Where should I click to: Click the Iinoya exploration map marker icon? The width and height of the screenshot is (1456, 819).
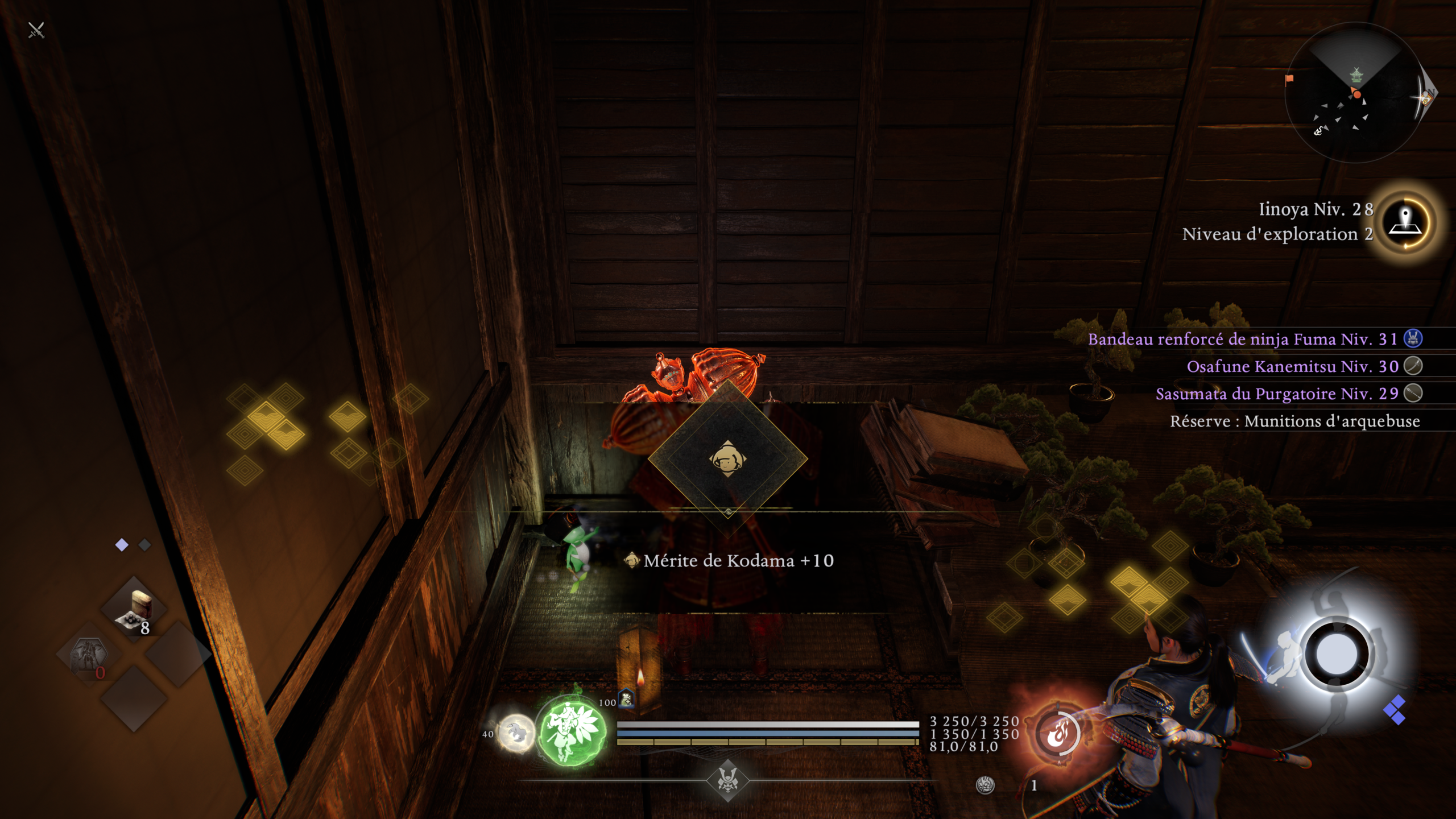(1405, 222)
